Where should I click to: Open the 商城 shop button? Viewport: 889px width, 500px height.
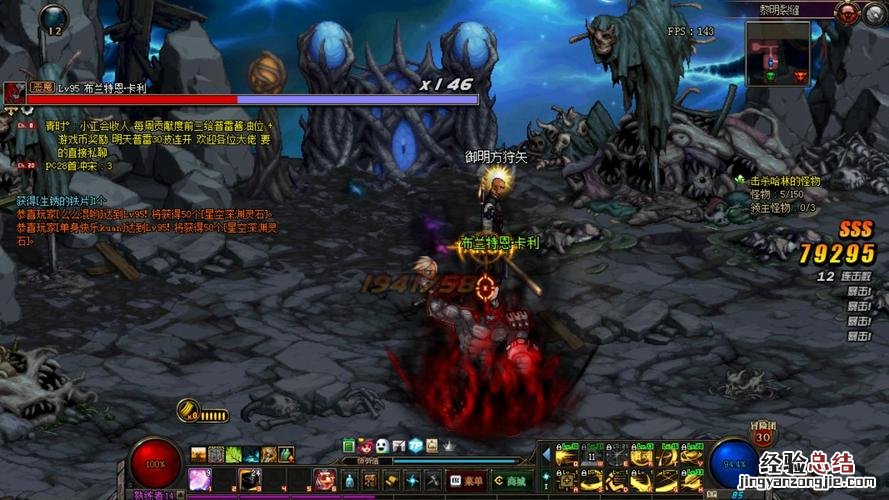click(x=509, y=479)
